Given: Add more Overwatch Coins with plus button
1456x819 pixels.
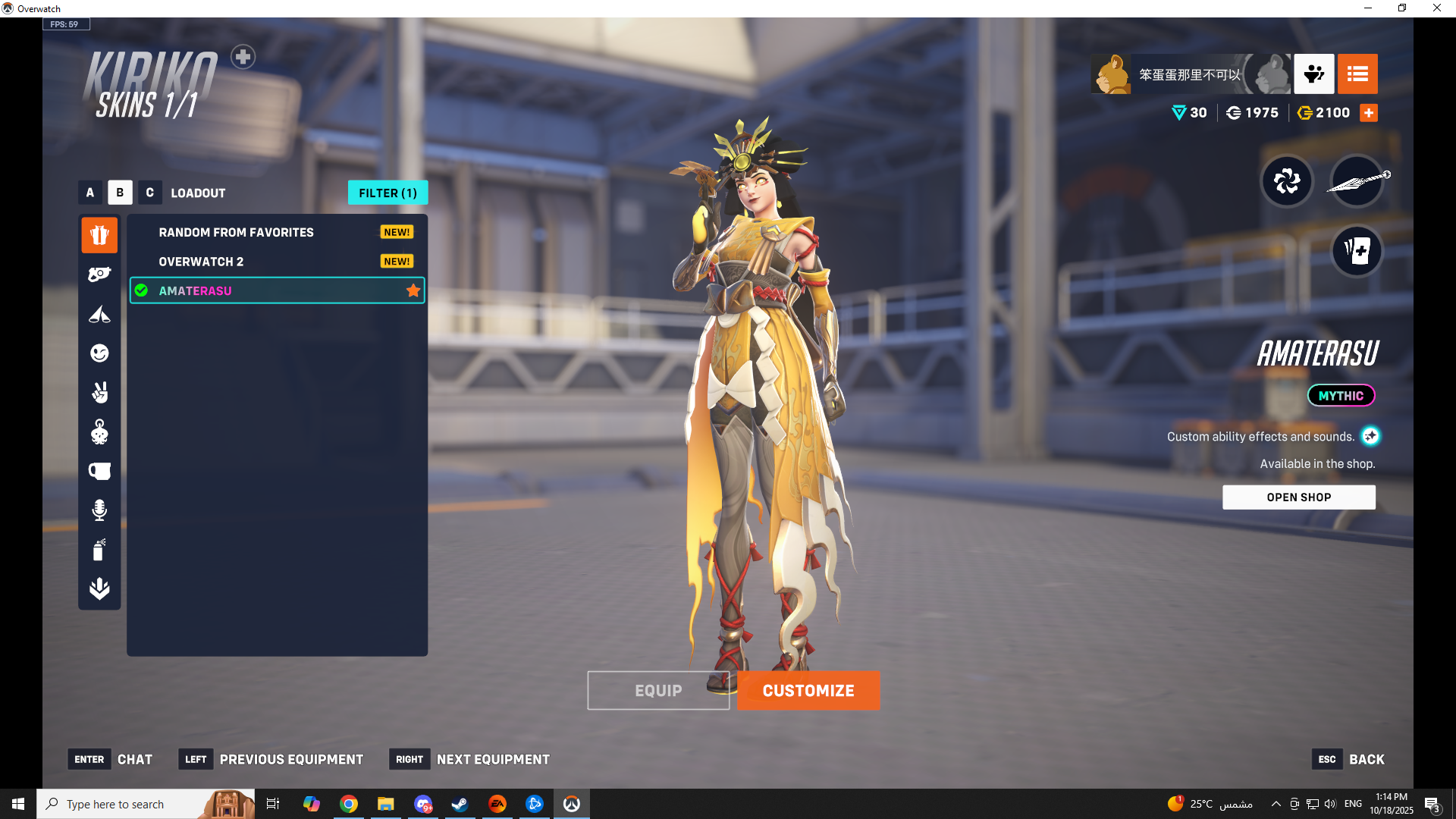Looking at the screenshot, I should 1369,113.
